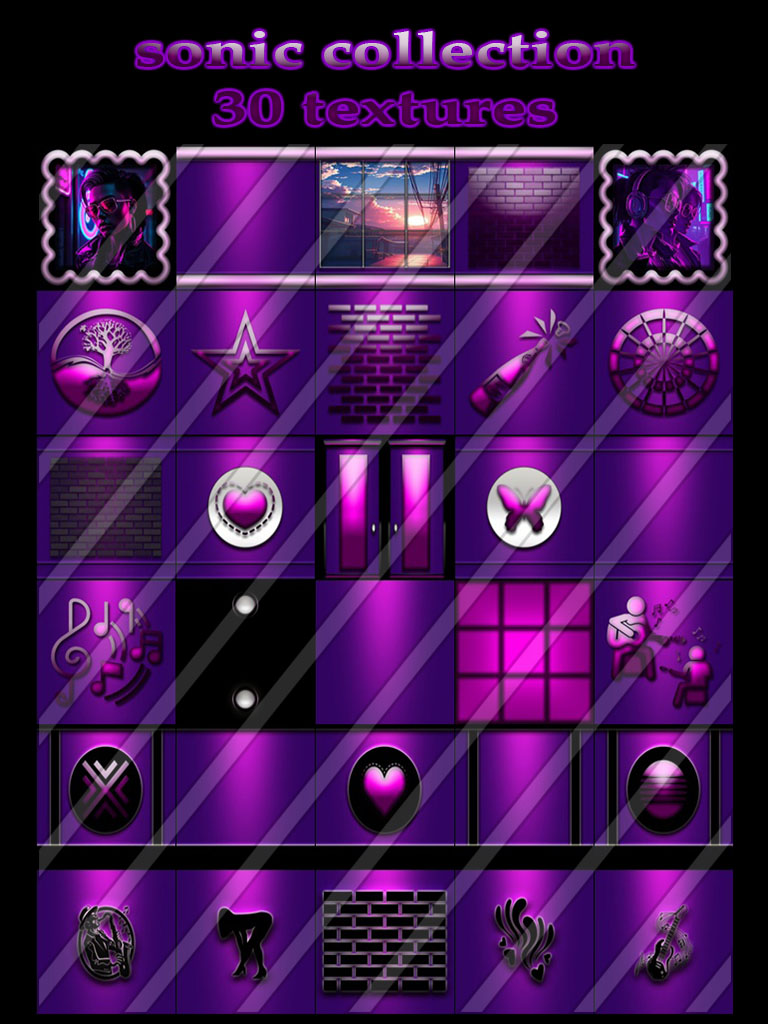Choose the black brick wall texture
This screenshot has height=1024, width=768.
(x=385, y=940)
